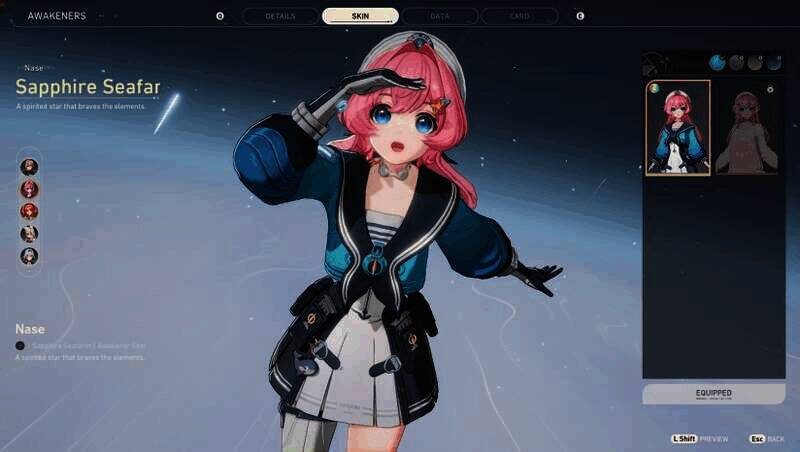800x452 pixels.
Task: Pick the bright blue color swatch
Action: pyautogui.click(x=717, y=62)
